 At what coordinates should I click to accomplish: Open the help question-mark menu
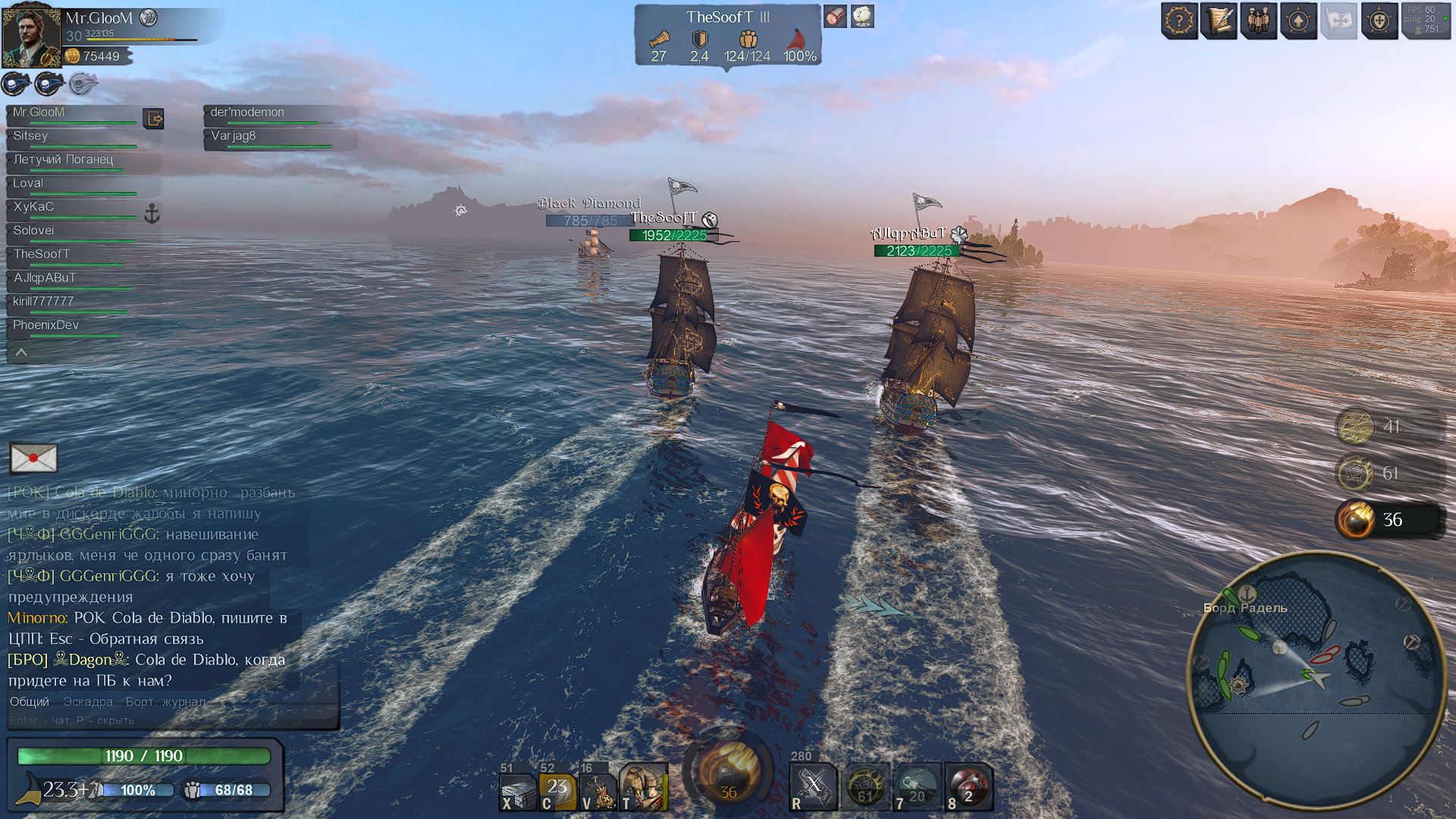pyautogui.click(x=1179, y=21)
